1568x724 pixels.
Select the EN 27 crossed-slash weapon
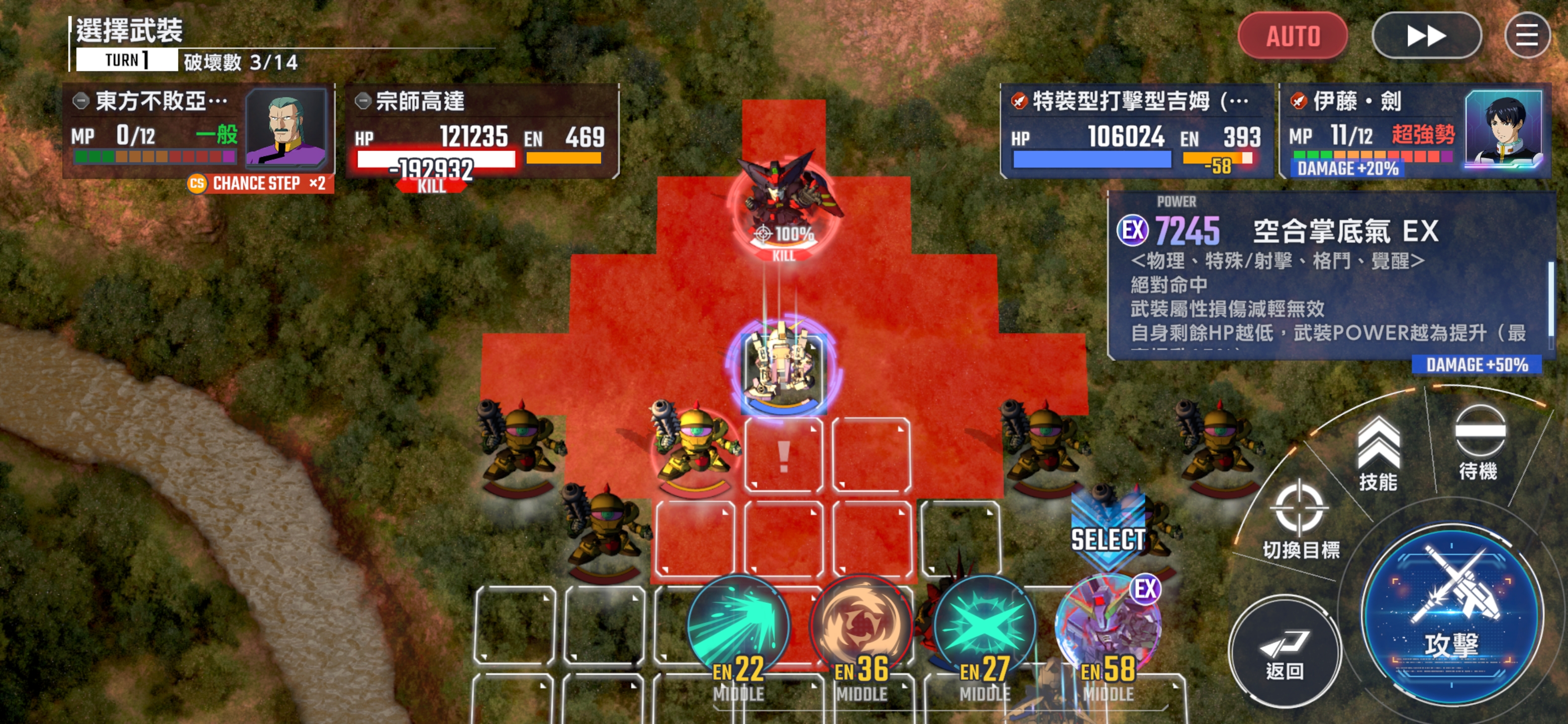984,627
